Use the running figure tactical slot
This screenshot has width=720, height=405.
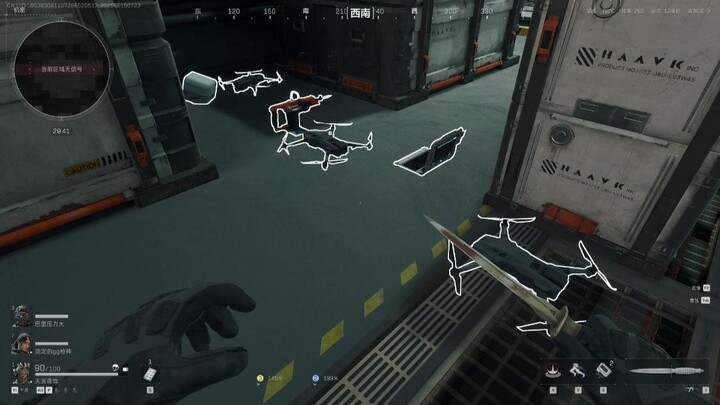[x=577, y=370]
